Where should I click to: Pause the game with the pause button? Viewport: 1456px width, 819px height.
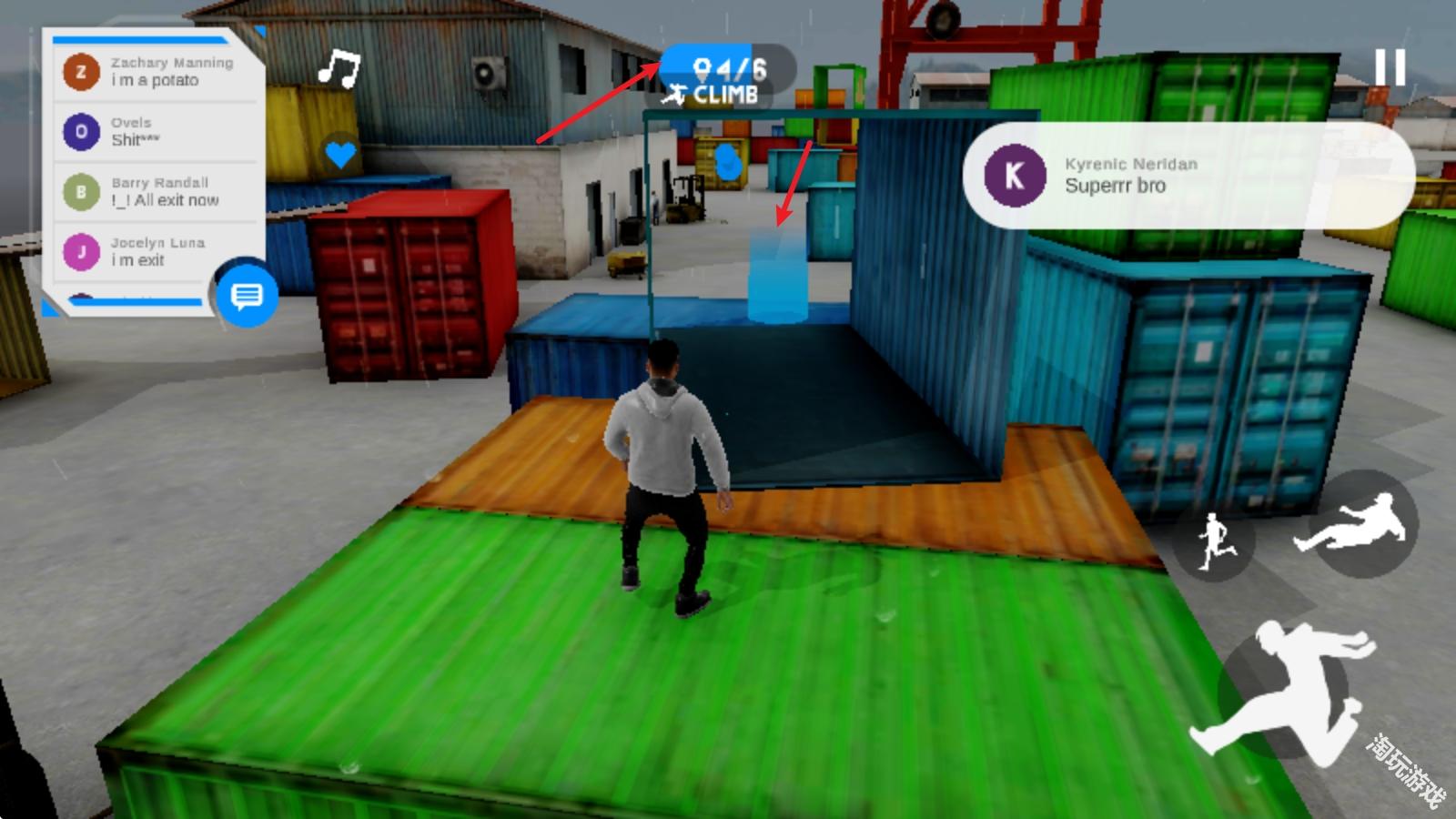click(1390, 68)
